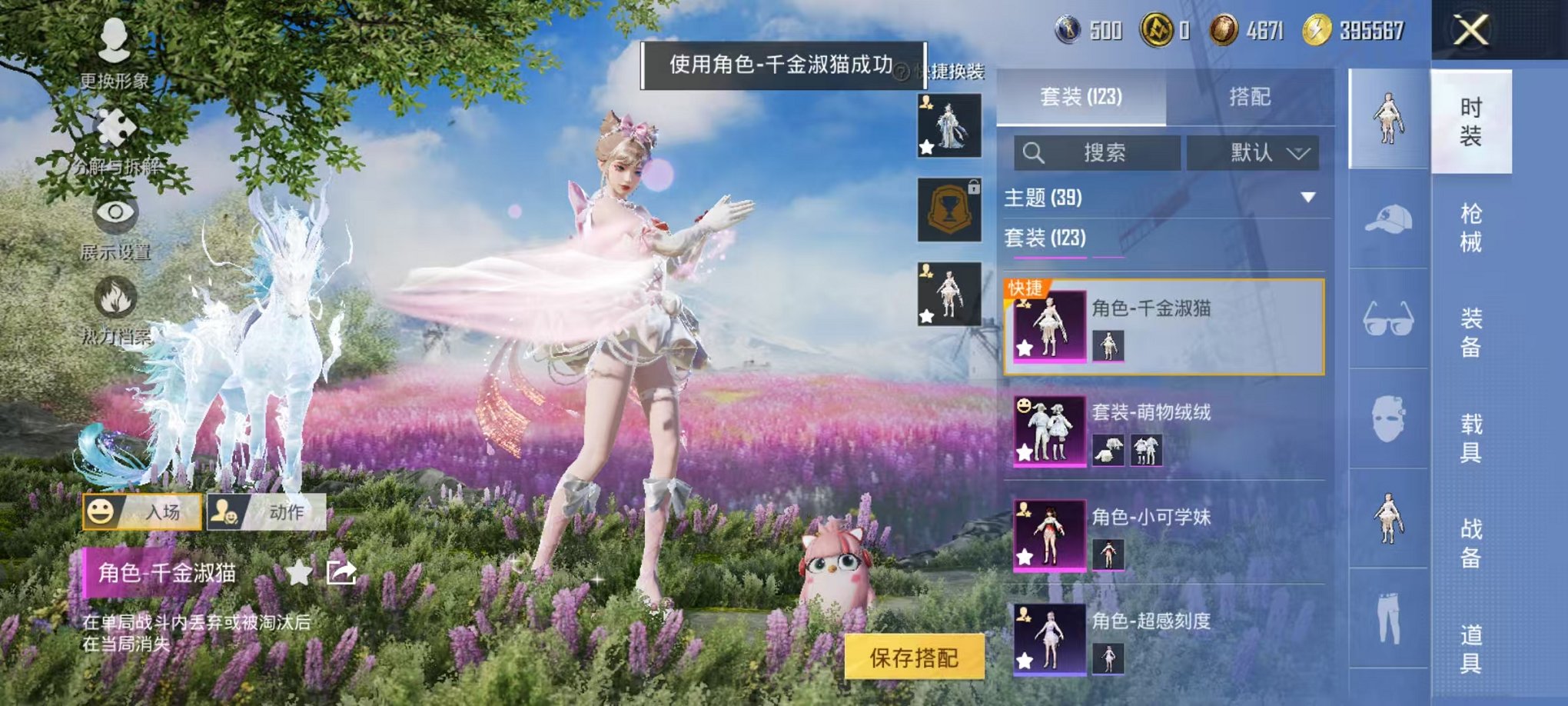
Task: Open the 更换形象 avatar change icon
Action: 115,36
